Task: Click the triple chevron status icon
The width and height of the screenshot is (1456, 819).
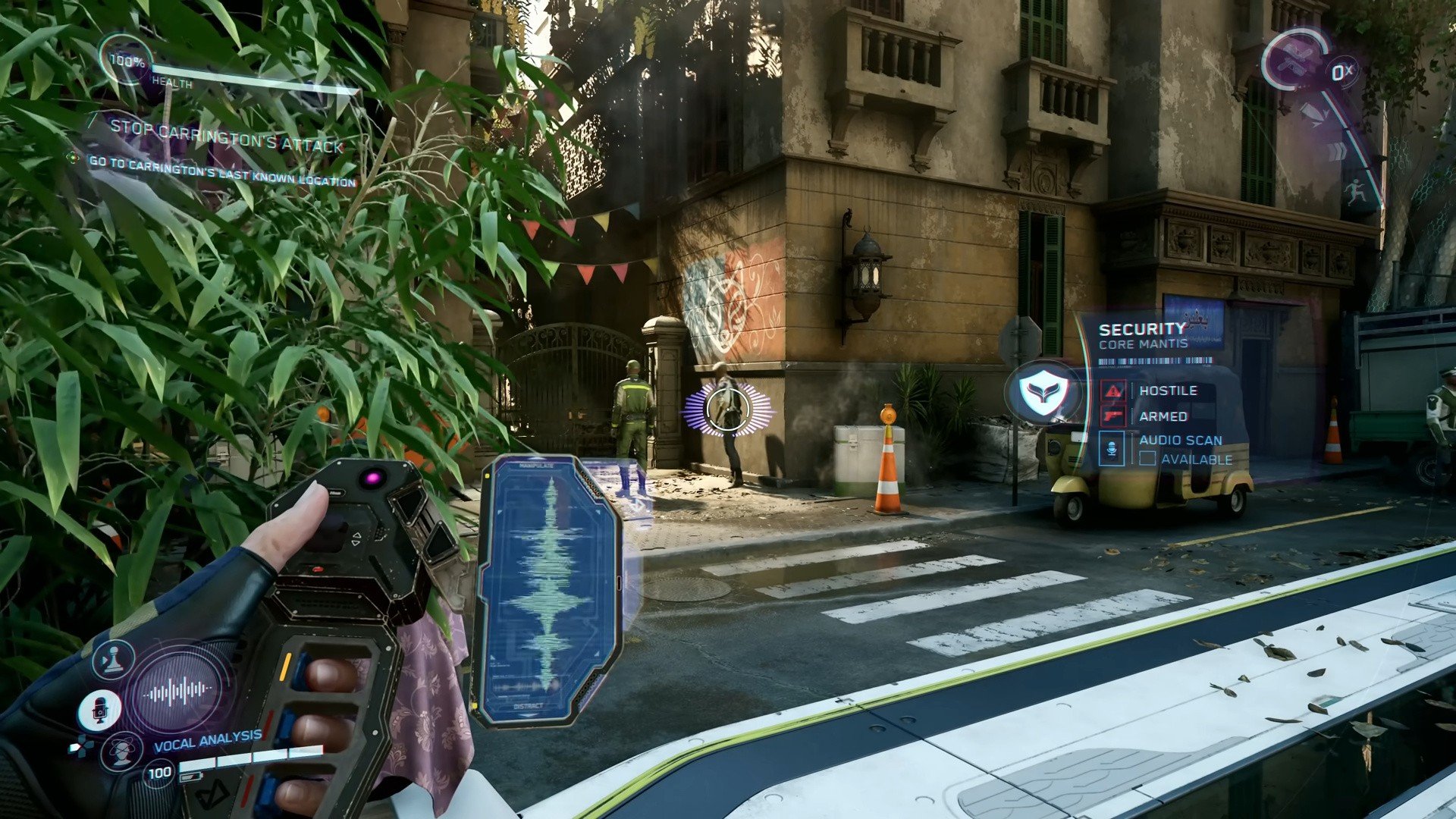Action: click(x=1337, y=152)
